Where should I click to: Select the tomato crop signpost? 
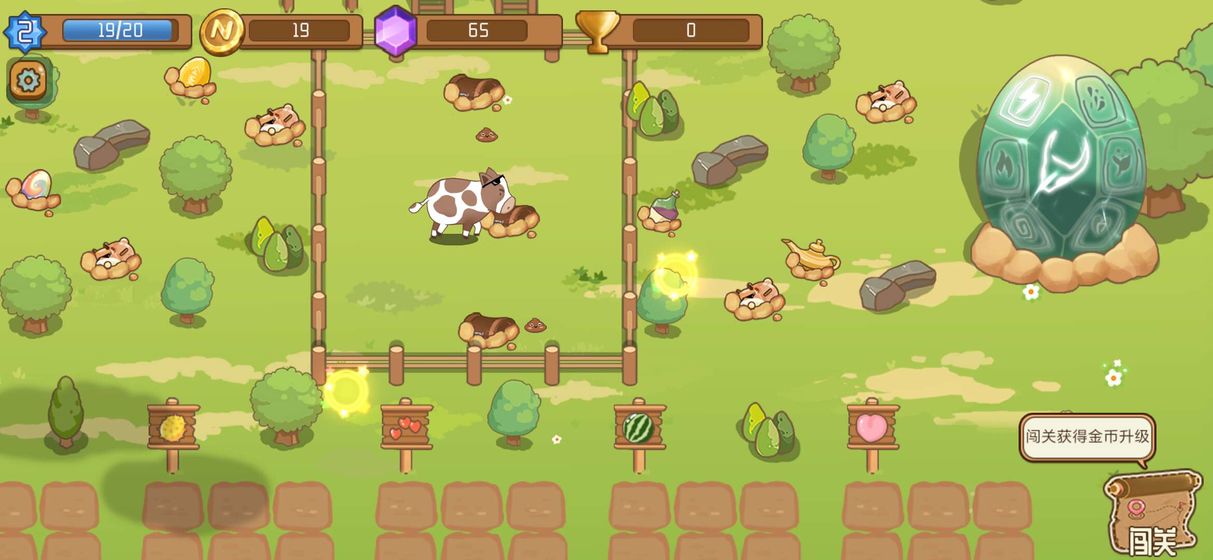point(406,427)
